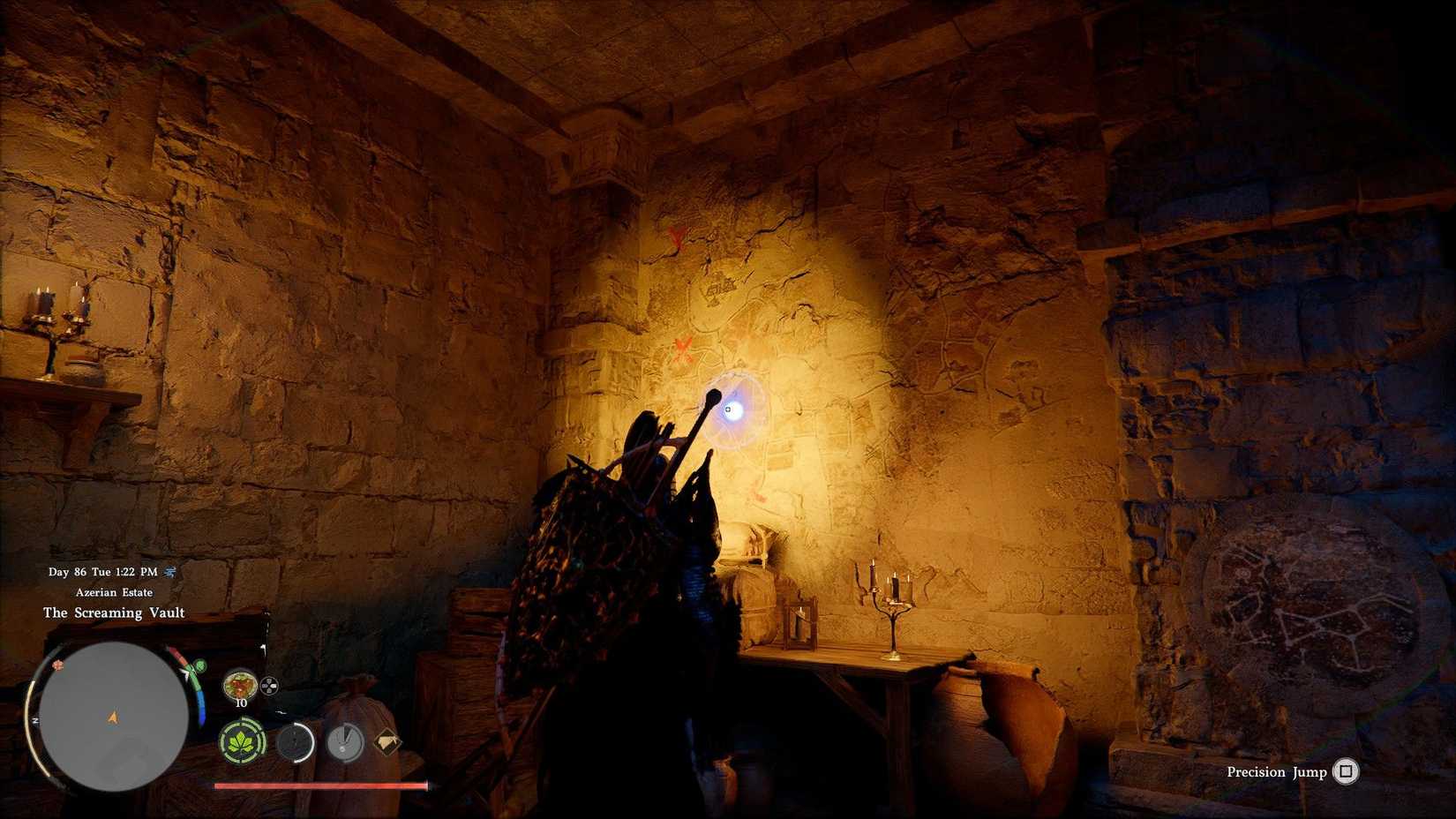Click the Day 86 Tue 1:22 PM time display
Screen dimensions: 1456x819
[x=102, y=572]
